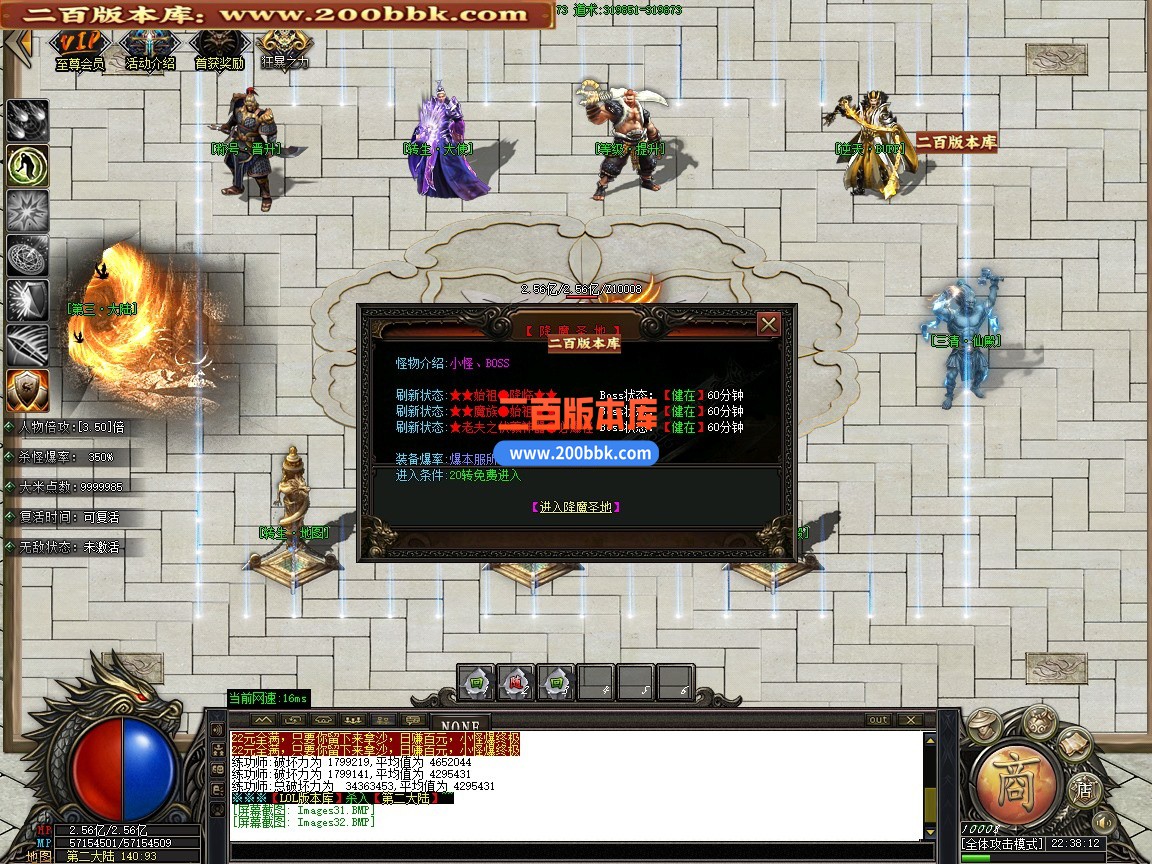Open the 首杀奖励 rewards icon
This screenshot has height=864, width=1152.
click(219, 48)
